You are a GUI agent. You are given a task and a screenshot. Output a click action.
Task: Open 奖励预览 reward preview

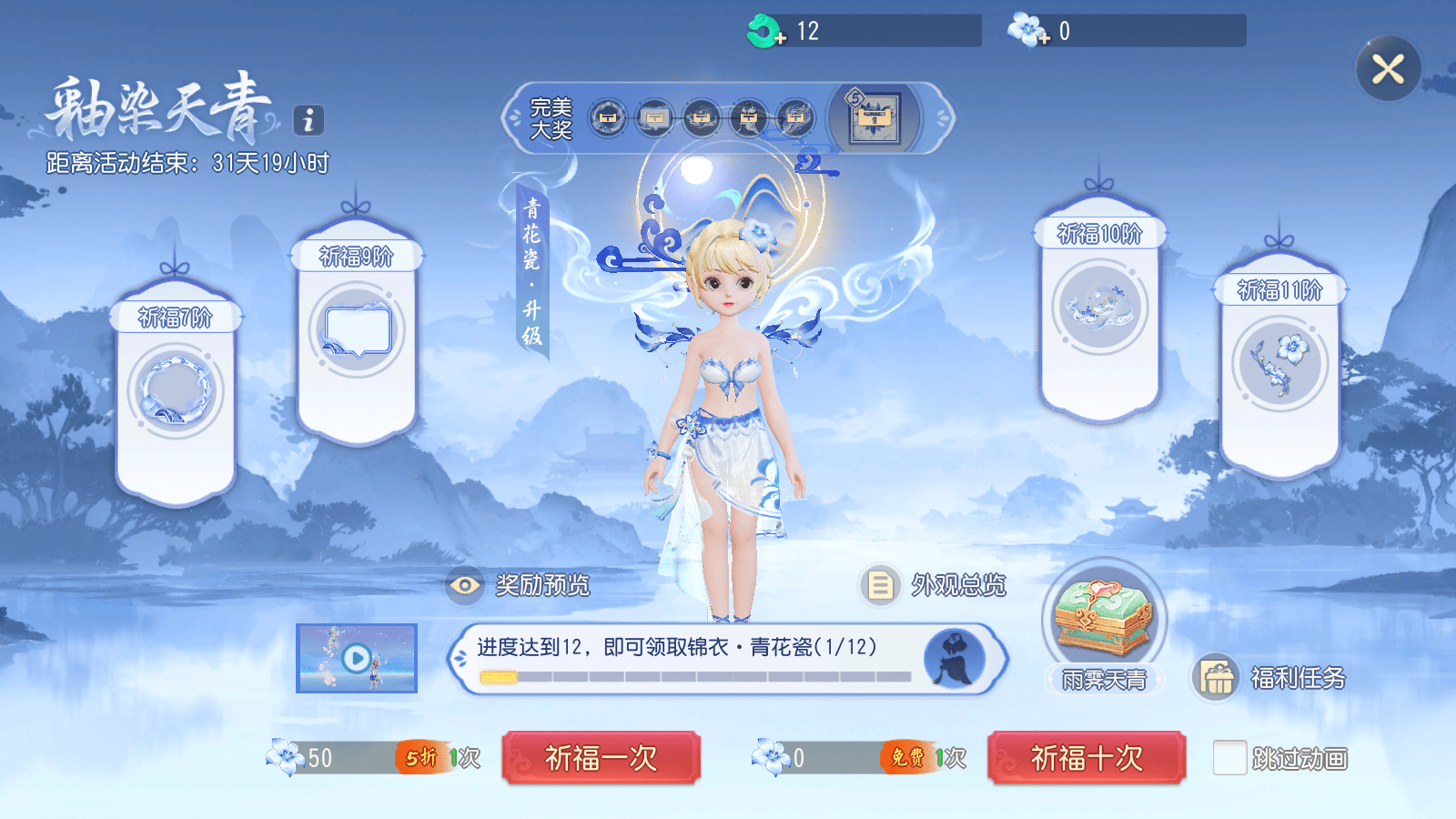click(x=519, y=584)
